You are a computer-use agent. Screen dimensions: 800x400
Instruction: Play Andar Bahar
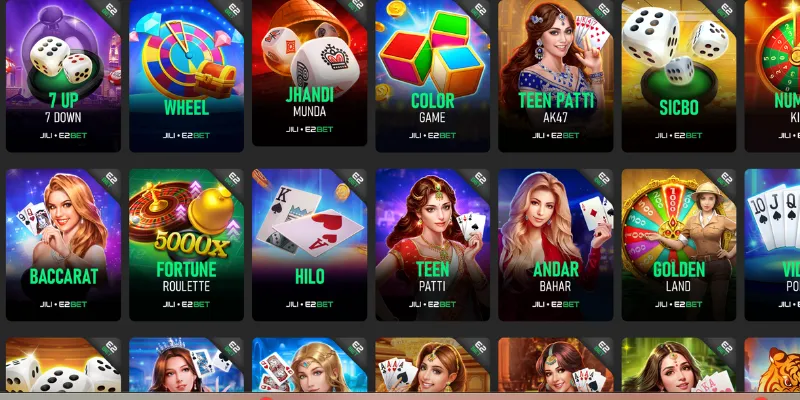[555, 240]
